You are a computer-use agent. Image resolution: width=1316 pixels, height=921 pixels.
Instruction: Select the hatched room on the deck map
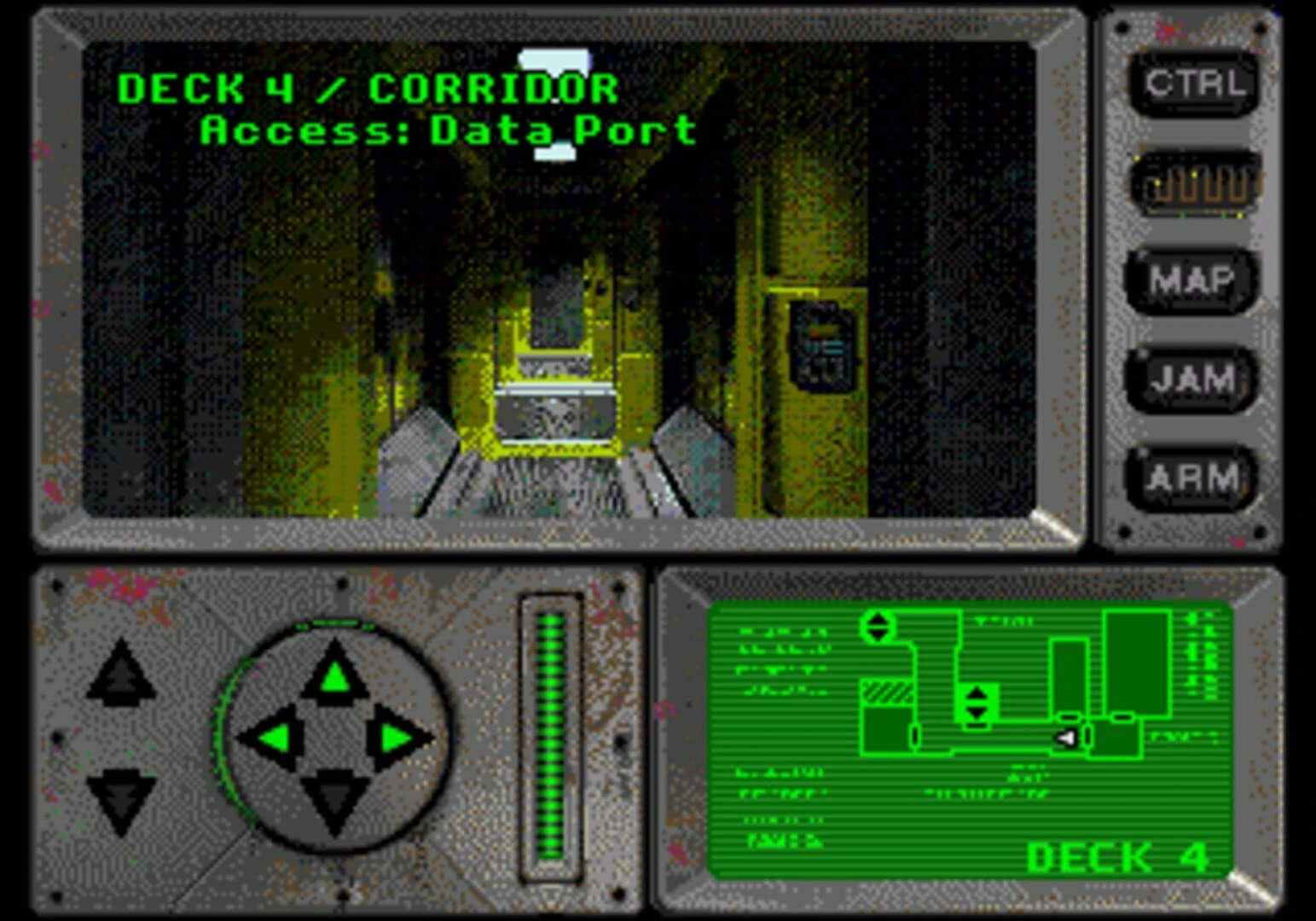tap(887, 692)
